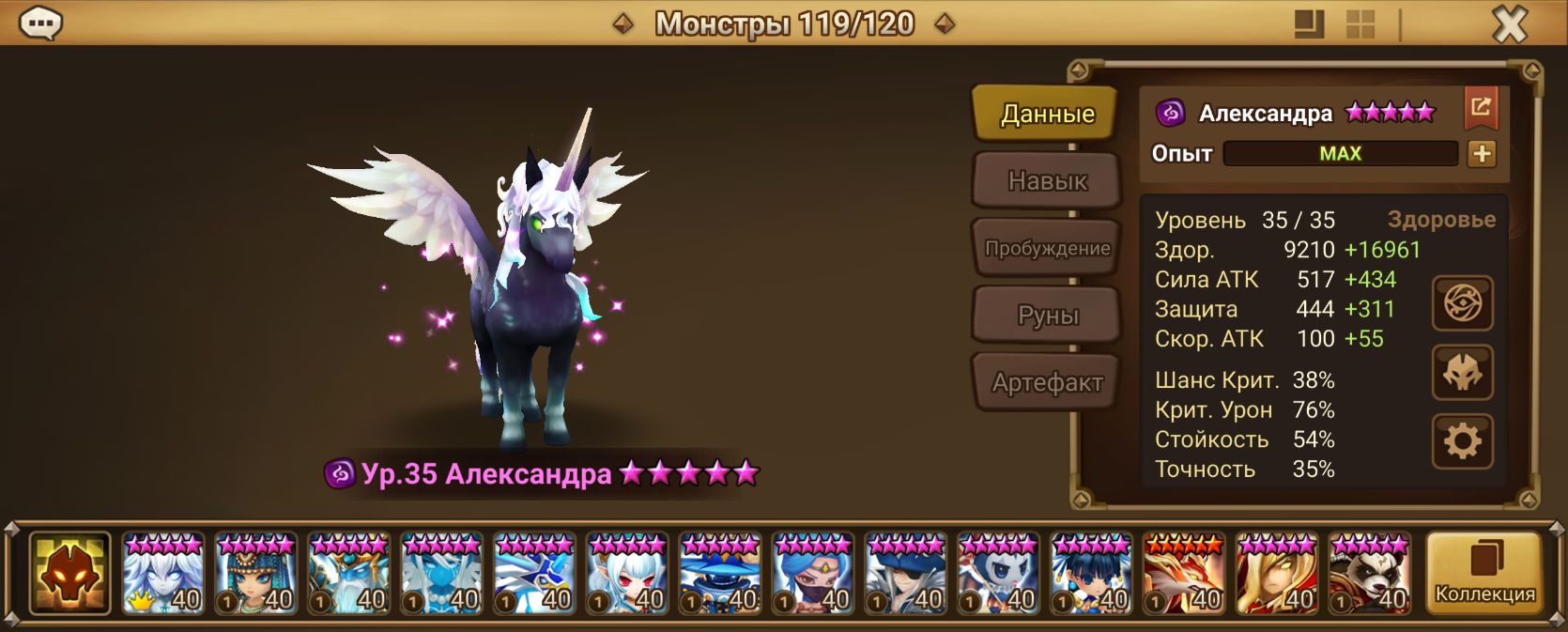Open the Навык tab
Screen dimensions: 1568x632
[1047, 180]
